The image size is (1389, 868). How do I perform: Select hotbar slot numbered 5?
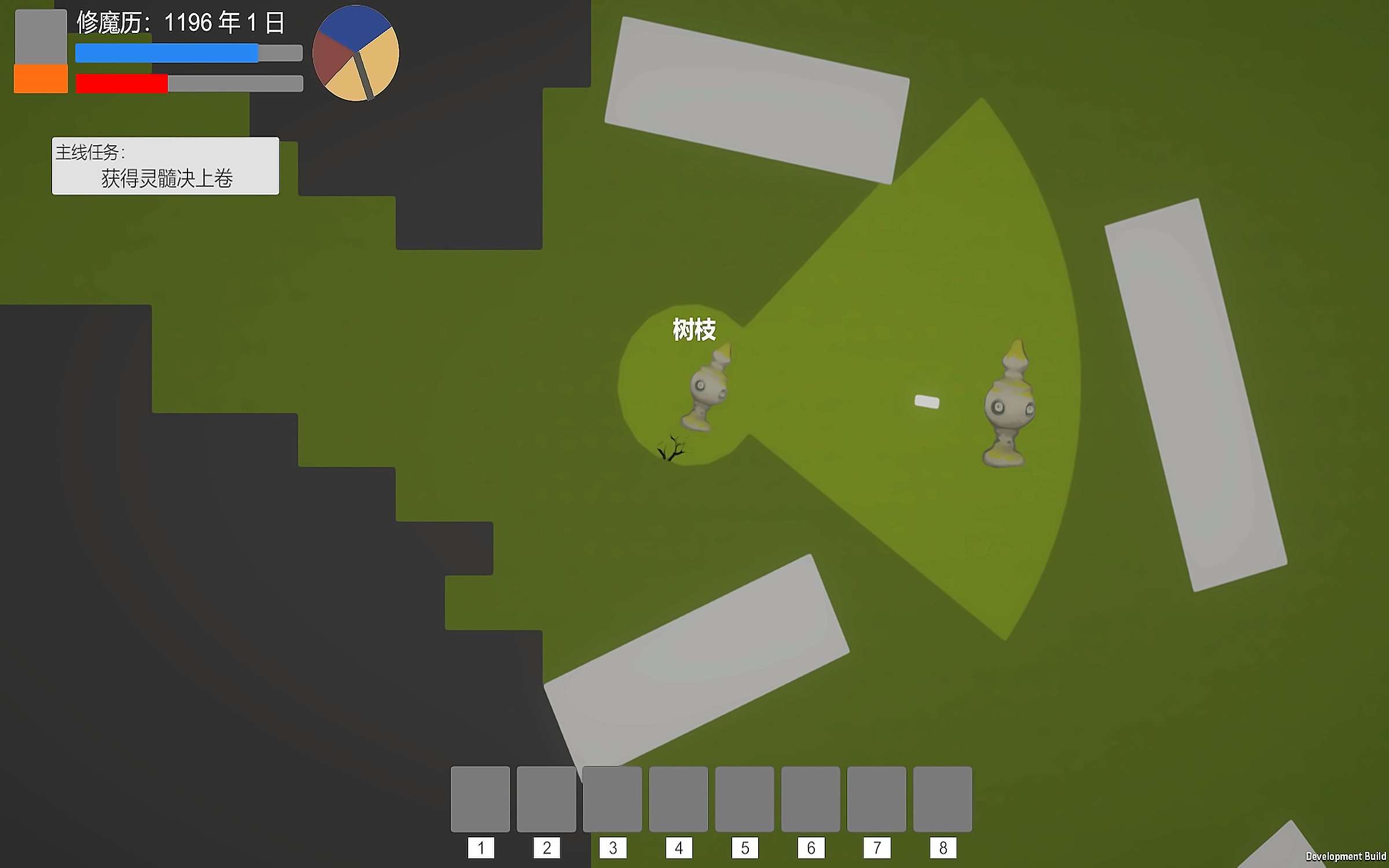point(744,799)
